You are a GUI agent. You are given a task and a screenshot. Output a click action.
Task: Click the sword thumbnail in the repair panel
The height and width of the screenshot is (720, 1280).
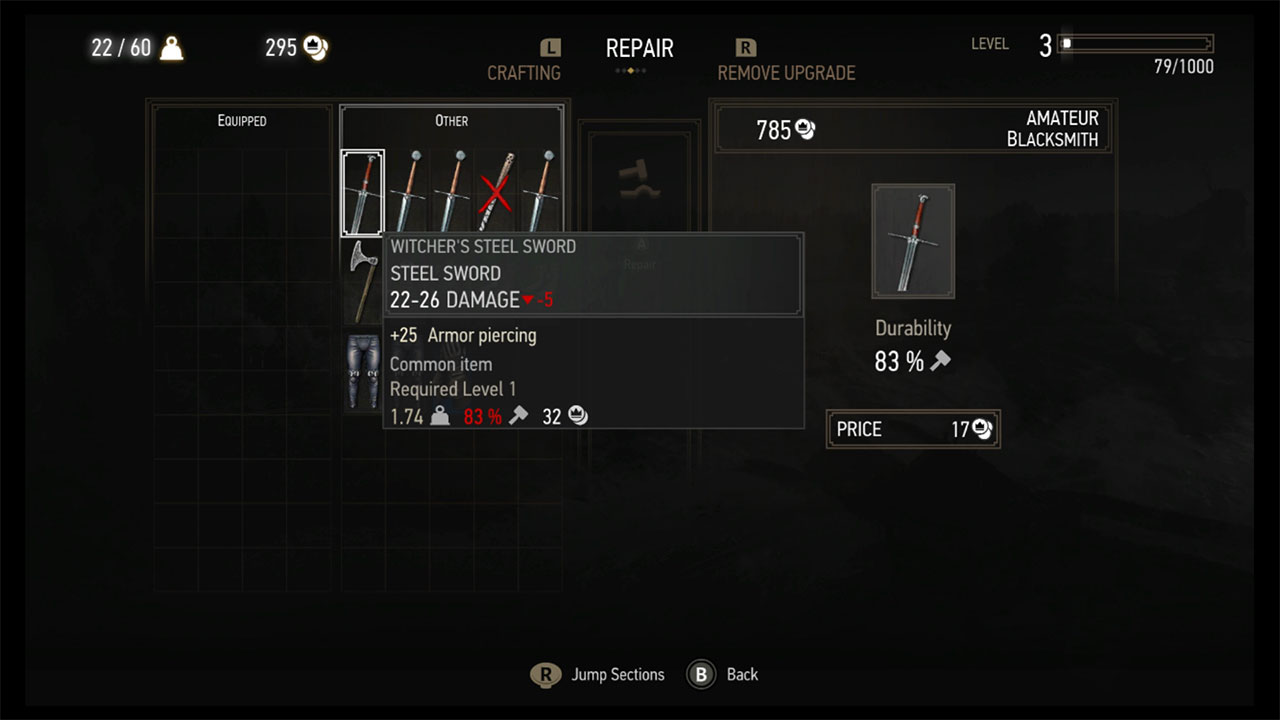[x=913, y=241]
